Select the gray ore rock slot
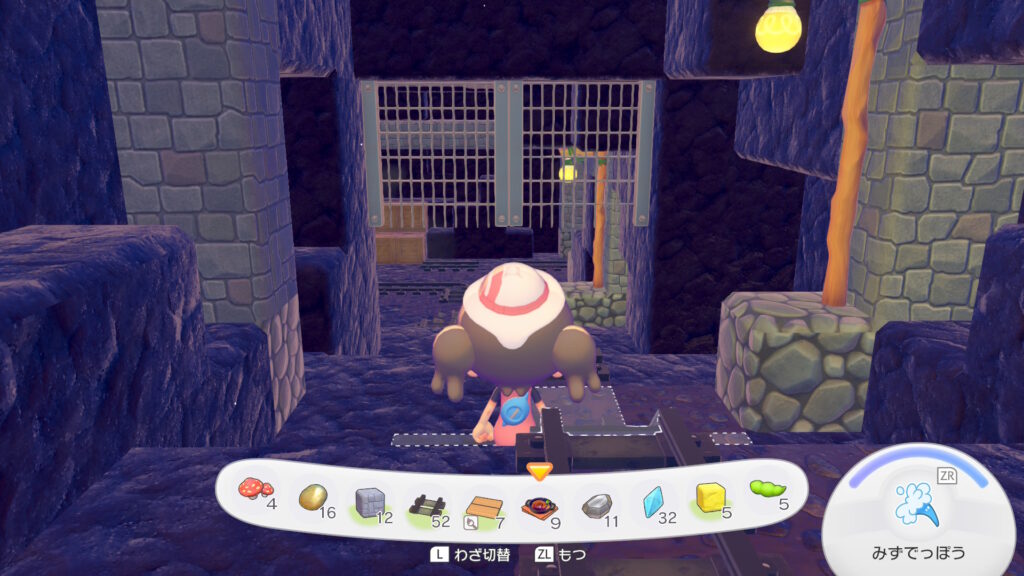Image resolution: width=1024 pixels, height=576 pixels. coord(597,505)
